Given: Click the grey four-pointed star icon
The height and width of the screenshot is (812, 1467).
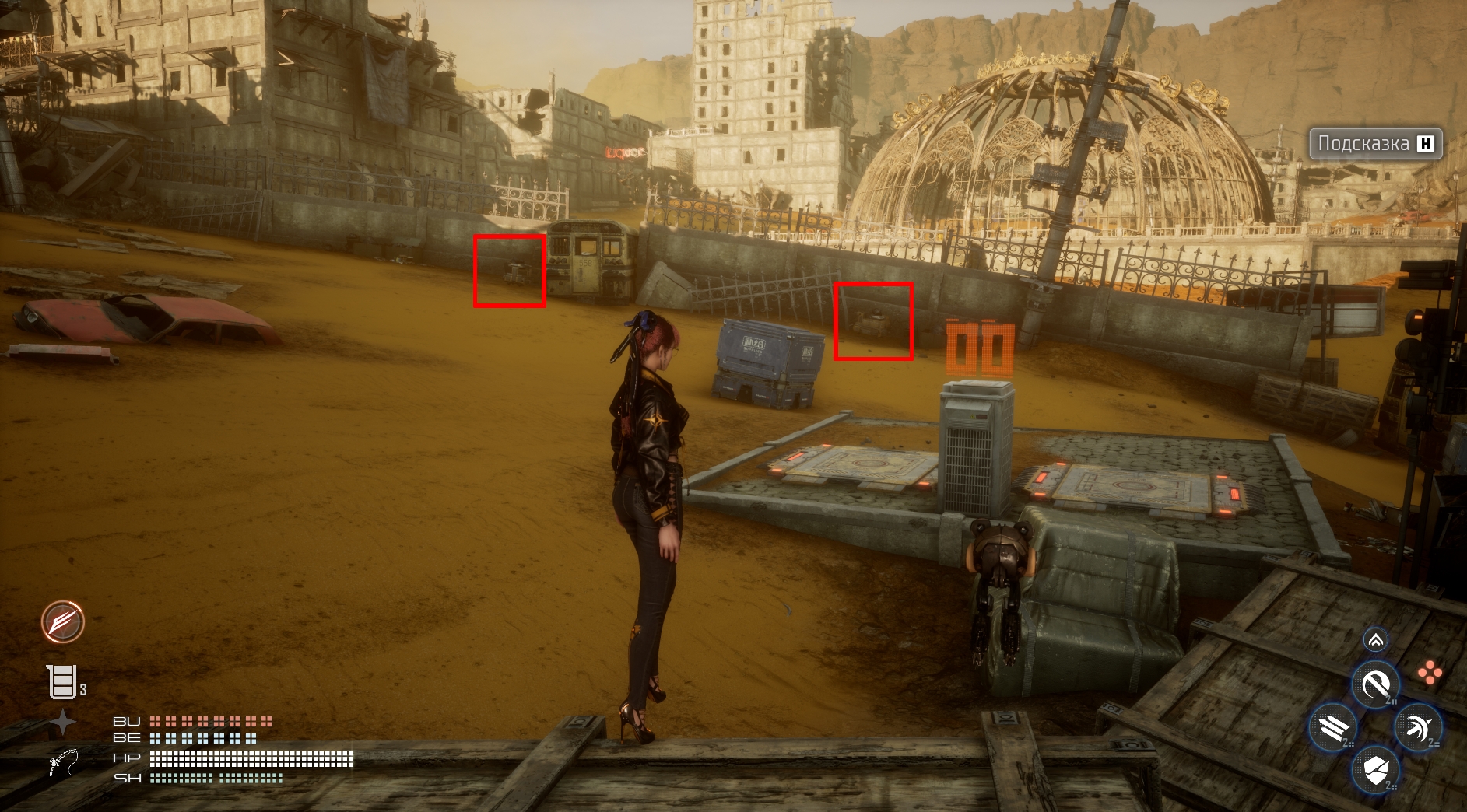Looking at the screenshot, I should [63, 723].
